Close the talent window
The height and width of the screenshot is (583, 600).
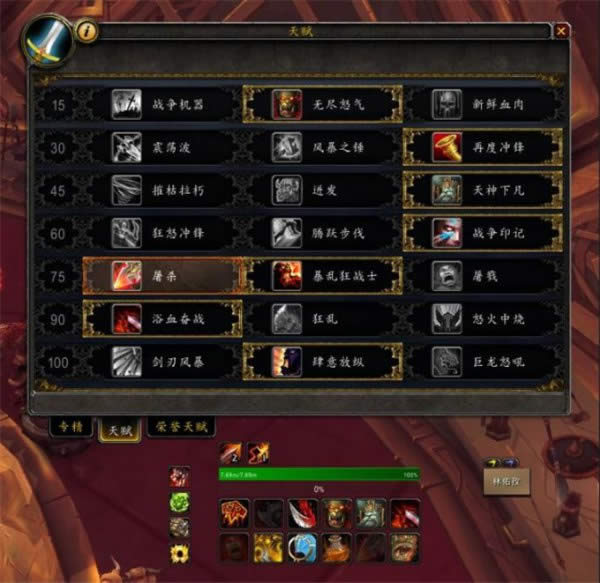pyautogui.click(x=562, y=31)
